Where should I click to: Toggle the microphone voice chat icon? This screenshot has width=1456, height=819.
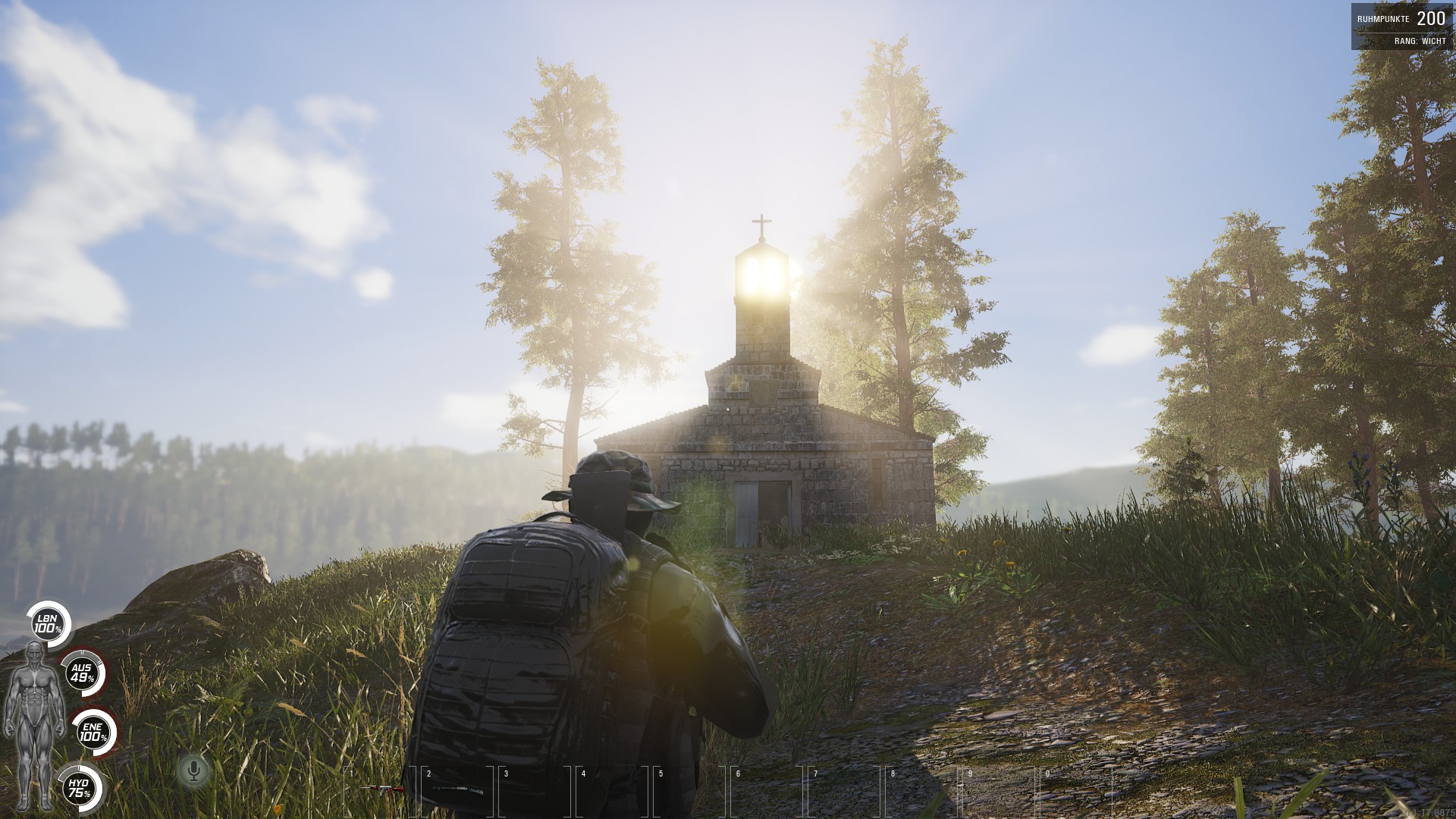click(194, 770)
